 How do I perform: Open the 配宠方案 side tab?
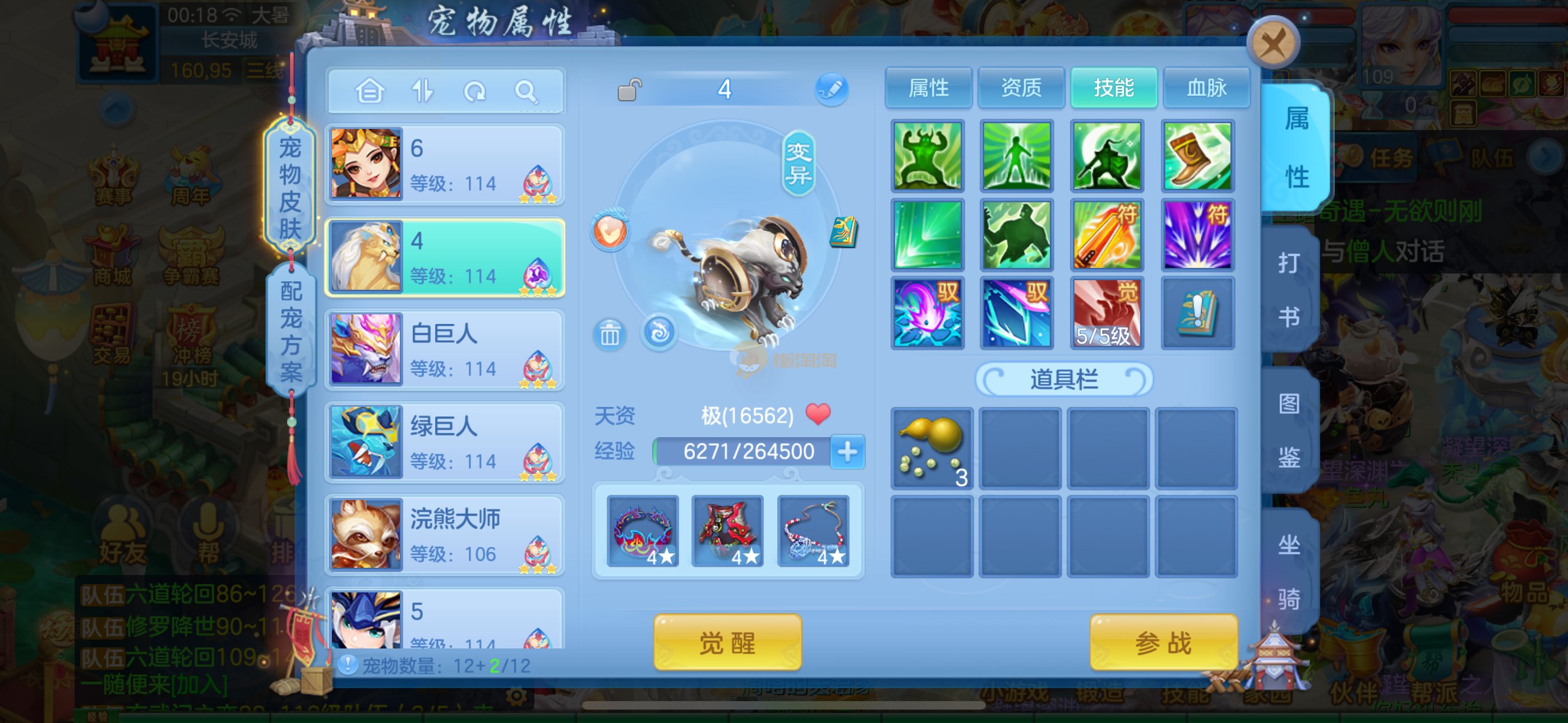click(291, 331)
